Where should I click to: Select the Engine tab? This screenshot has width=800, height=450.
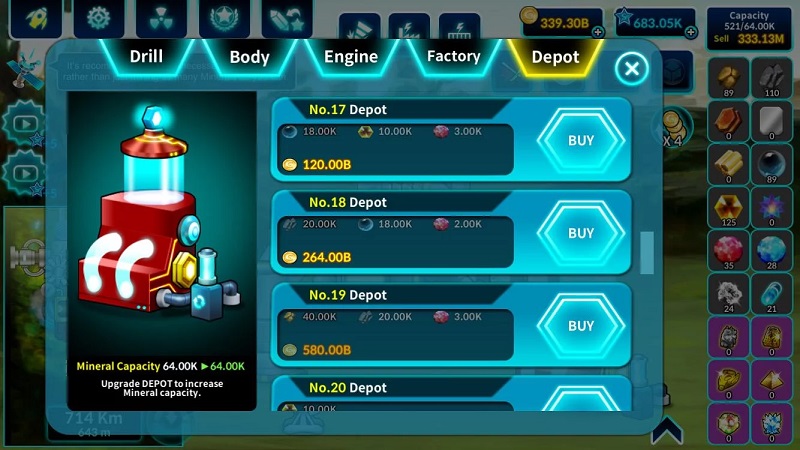351,57
